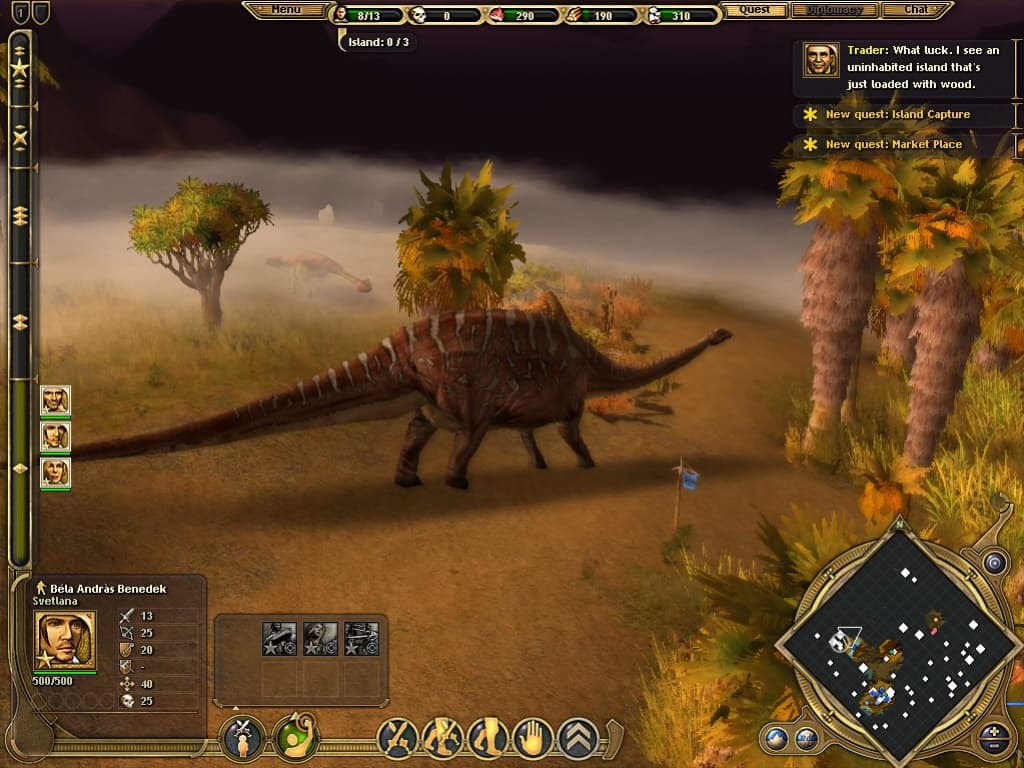1024x768 pixels.
Task: Open the Diplomacy panel
Action: [834, 10]
